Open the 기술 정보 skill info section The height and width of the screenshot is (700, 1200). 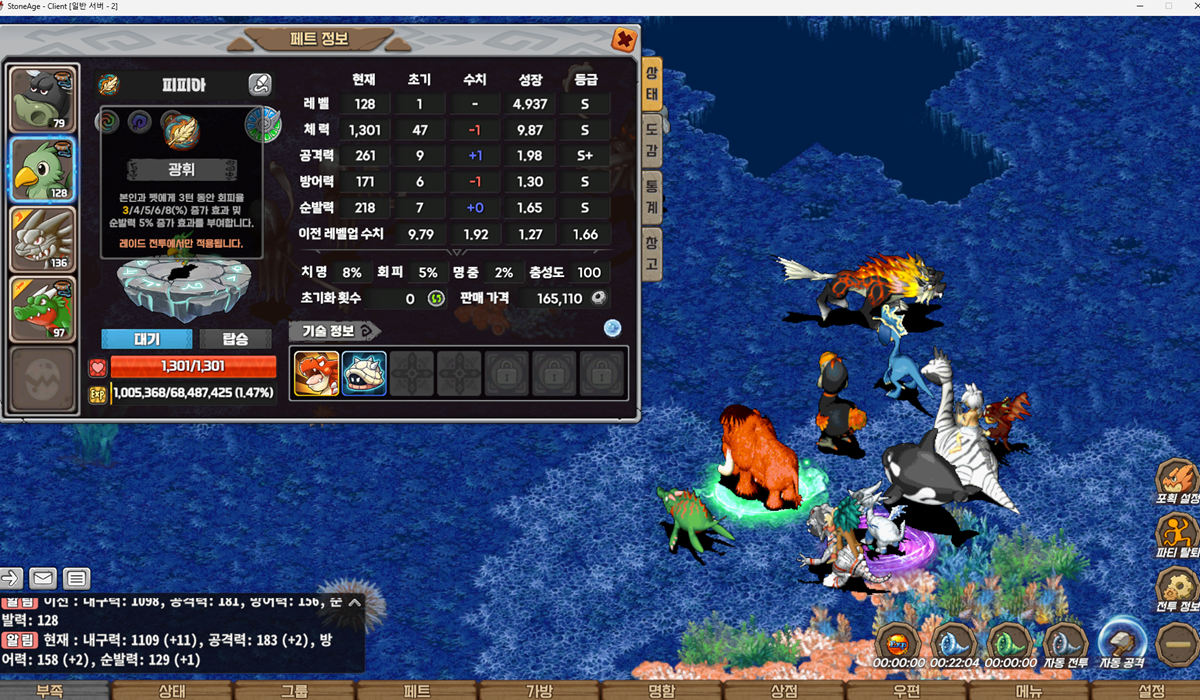[335, 331]
